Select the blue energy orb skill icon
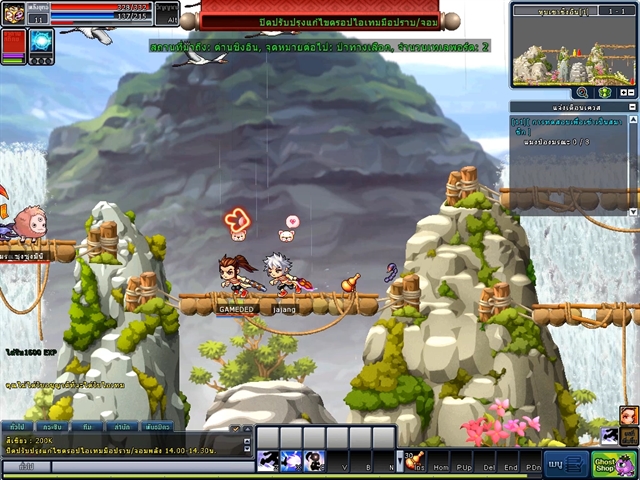The height and width of the screenshot is (480, 640). click(41, 41)
